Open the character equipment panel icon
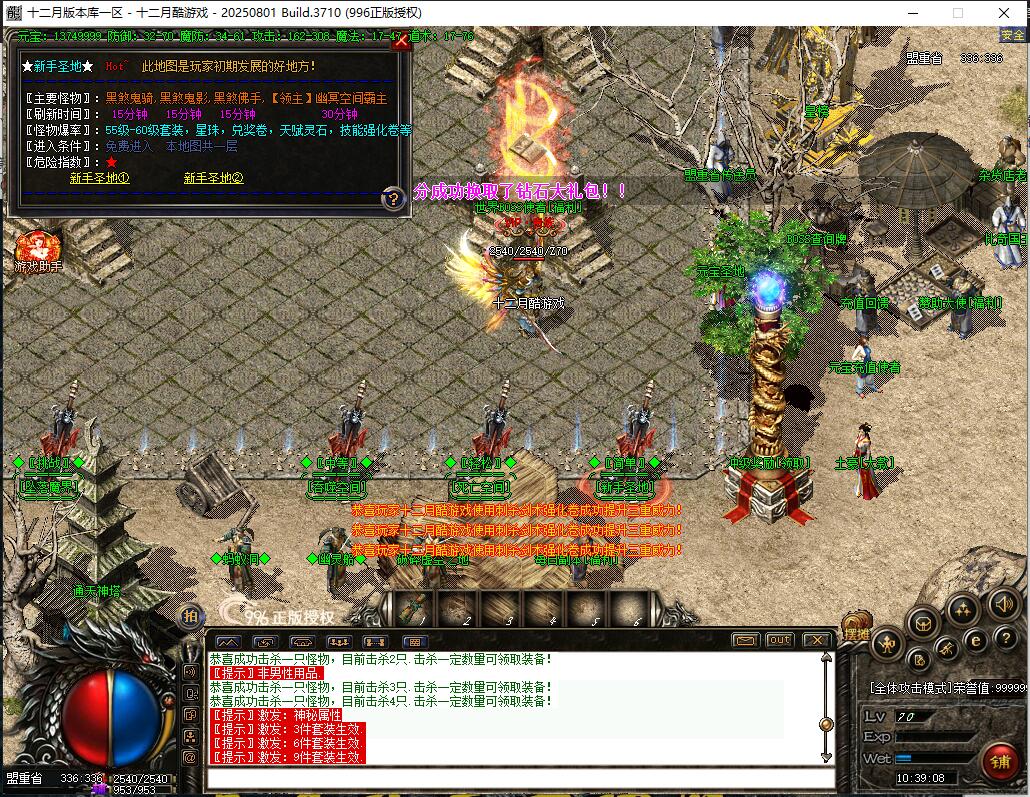 click(887, 643)
